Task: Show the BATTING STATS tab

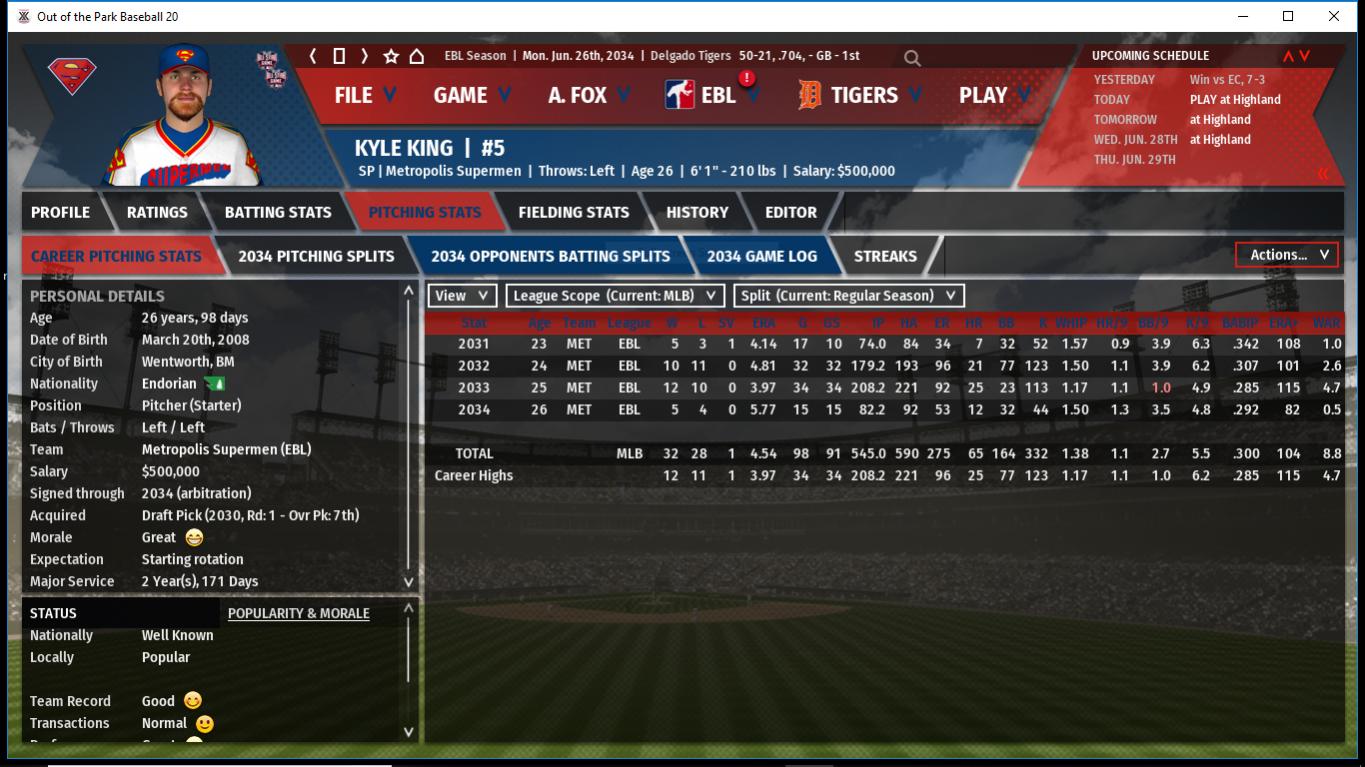Action: (277, 212)
